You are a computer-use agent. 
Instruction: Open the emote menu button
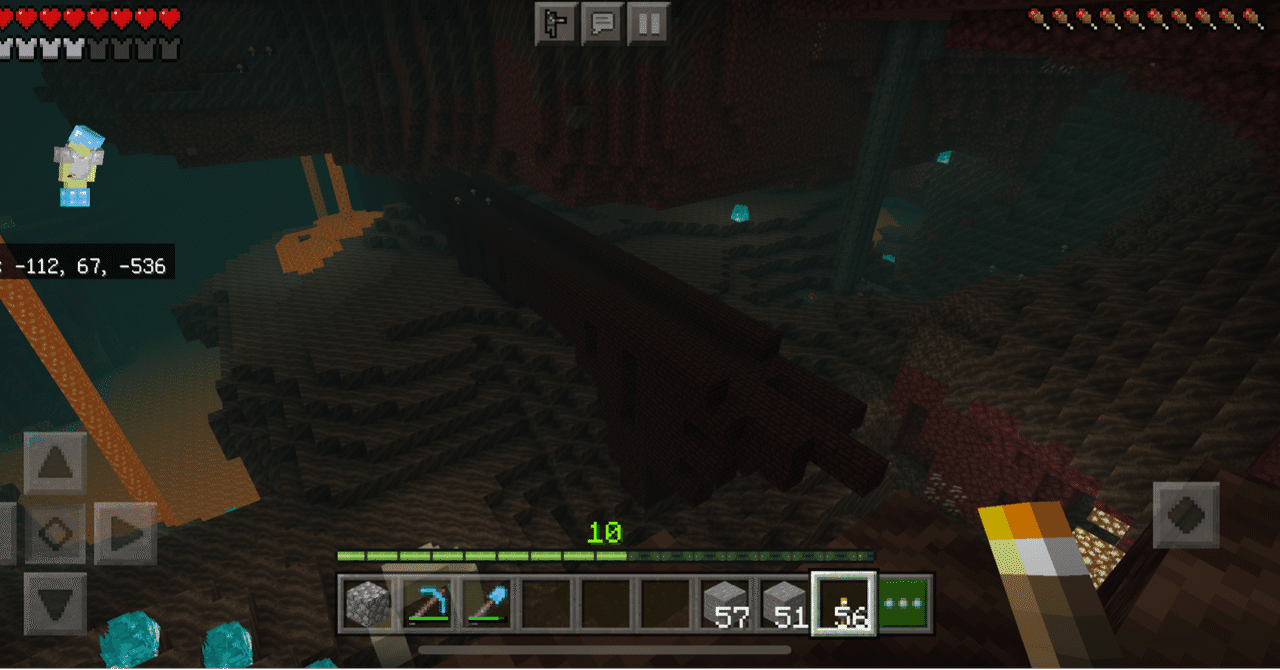555,23
